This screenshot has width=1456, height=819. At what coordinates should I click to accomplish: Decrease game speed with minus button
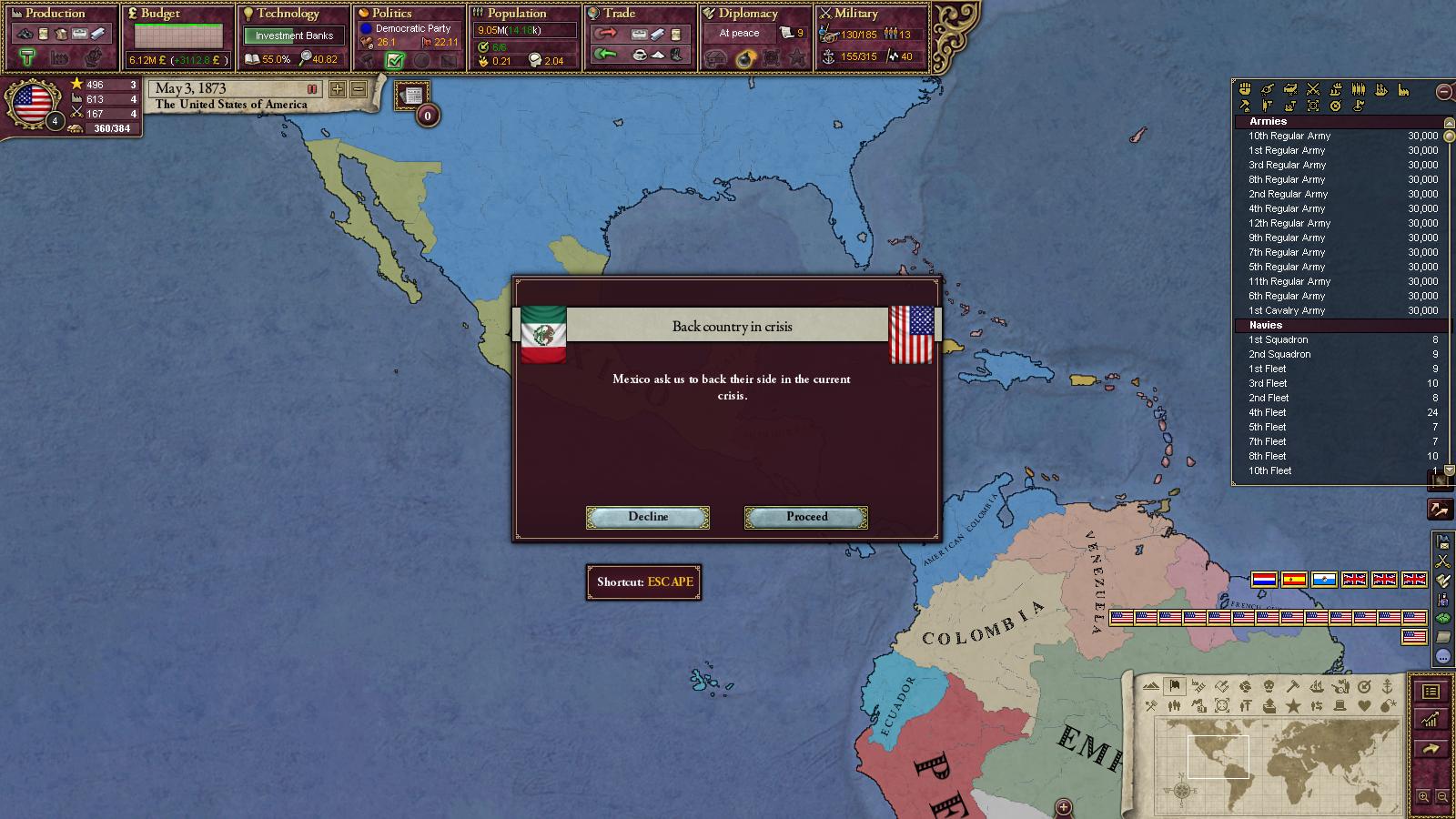359,89
